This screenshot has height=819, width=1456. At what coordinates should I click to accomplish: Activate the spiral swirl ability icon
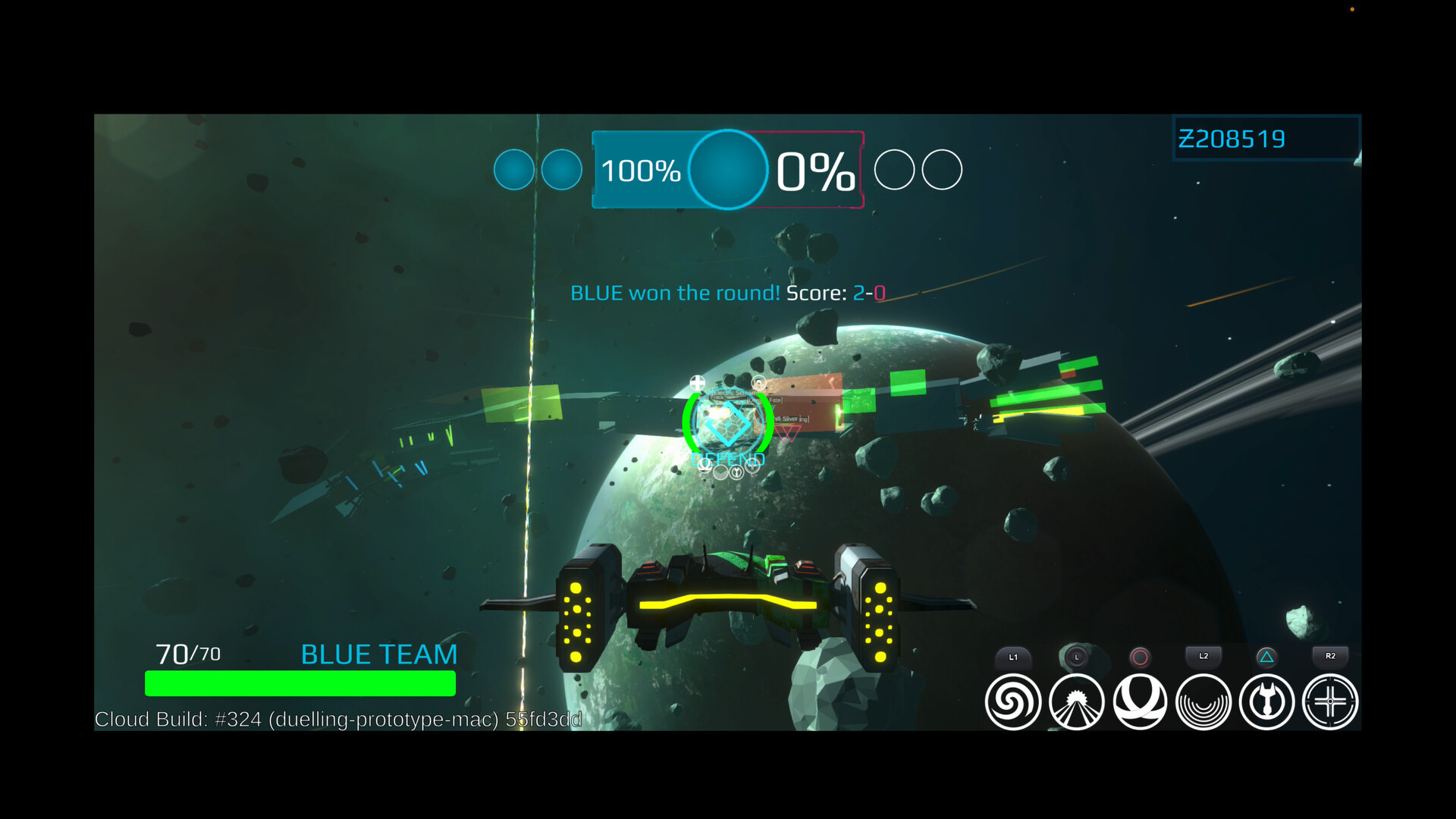[x=1012, y=701]
